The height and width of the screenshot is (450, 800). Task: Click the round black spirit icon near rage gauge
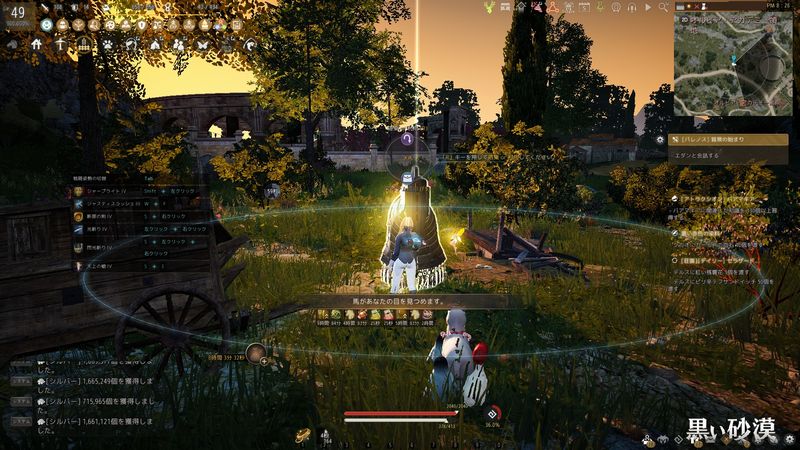(x=492, y=414)
